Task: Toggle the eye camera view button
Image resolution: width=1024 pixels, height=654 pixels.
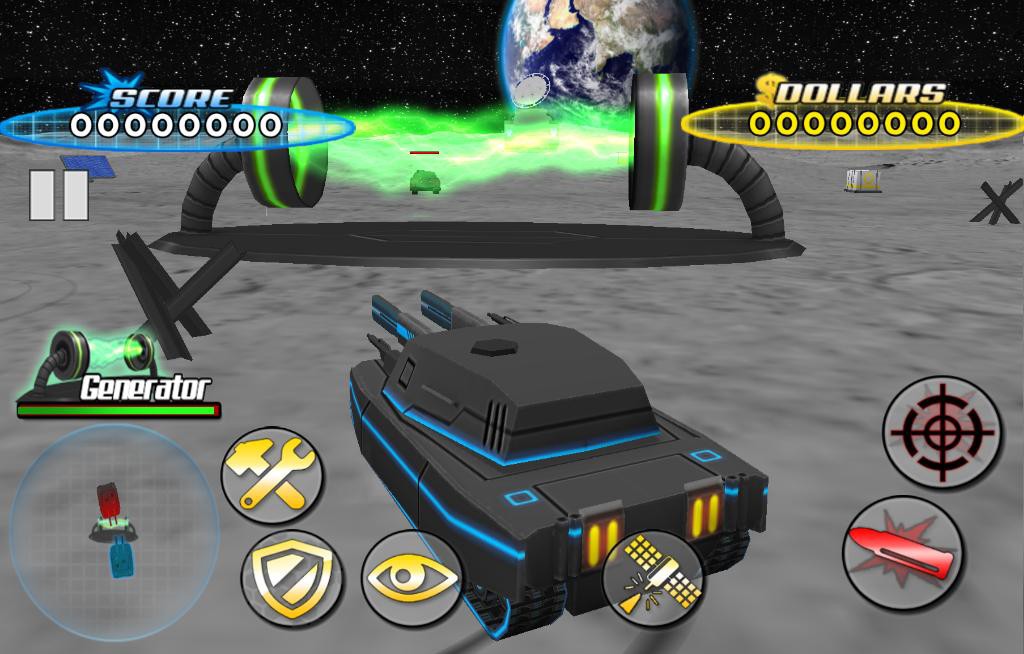Action: (409, 578)
